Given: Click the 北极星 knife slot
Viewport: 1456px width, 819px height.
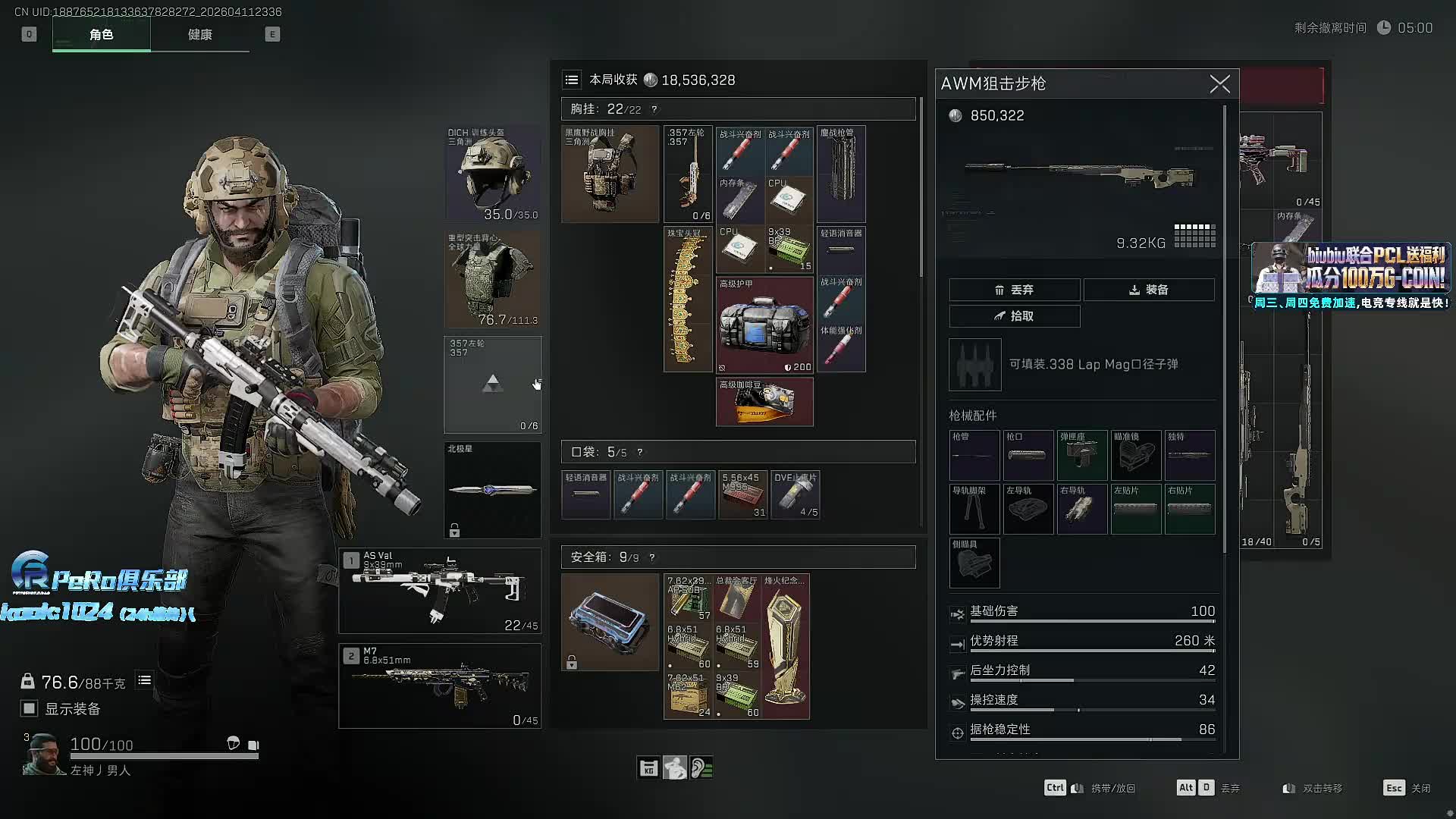Looking at the screenshot, I should click(x=492, y=490).
